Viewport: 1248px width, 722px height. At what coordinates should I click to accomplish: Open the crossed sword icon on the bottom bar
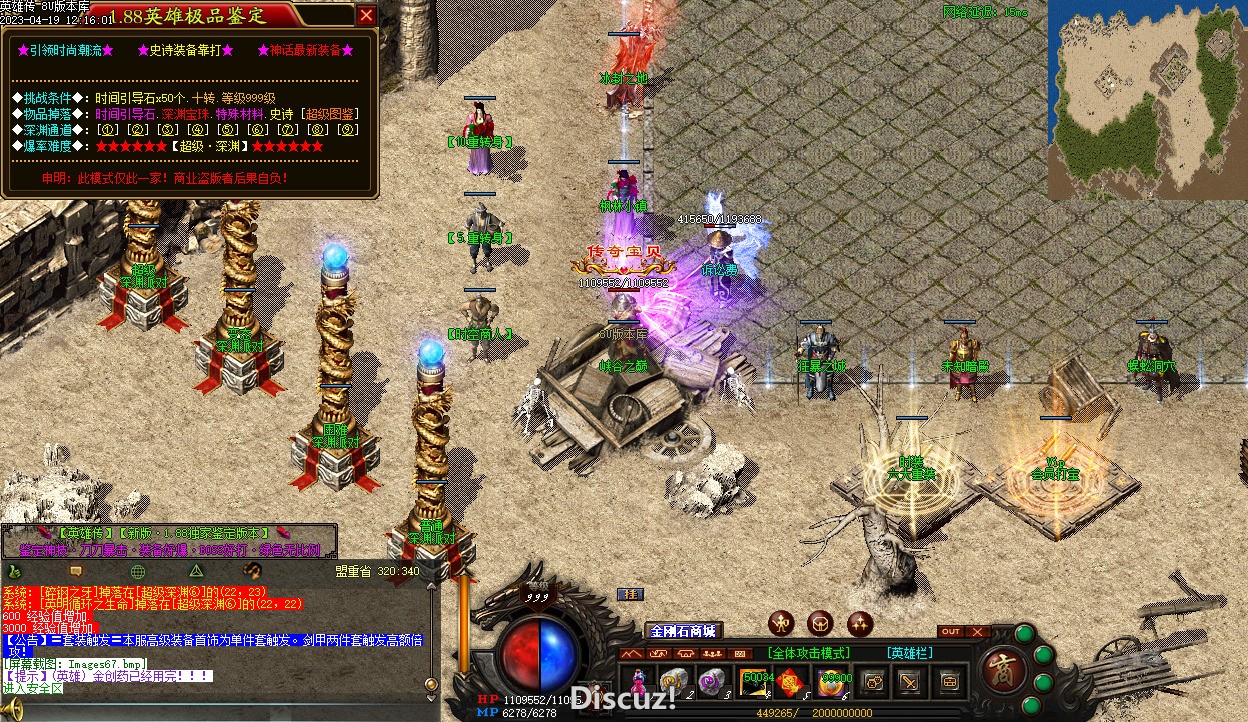[x=910, y=681]
